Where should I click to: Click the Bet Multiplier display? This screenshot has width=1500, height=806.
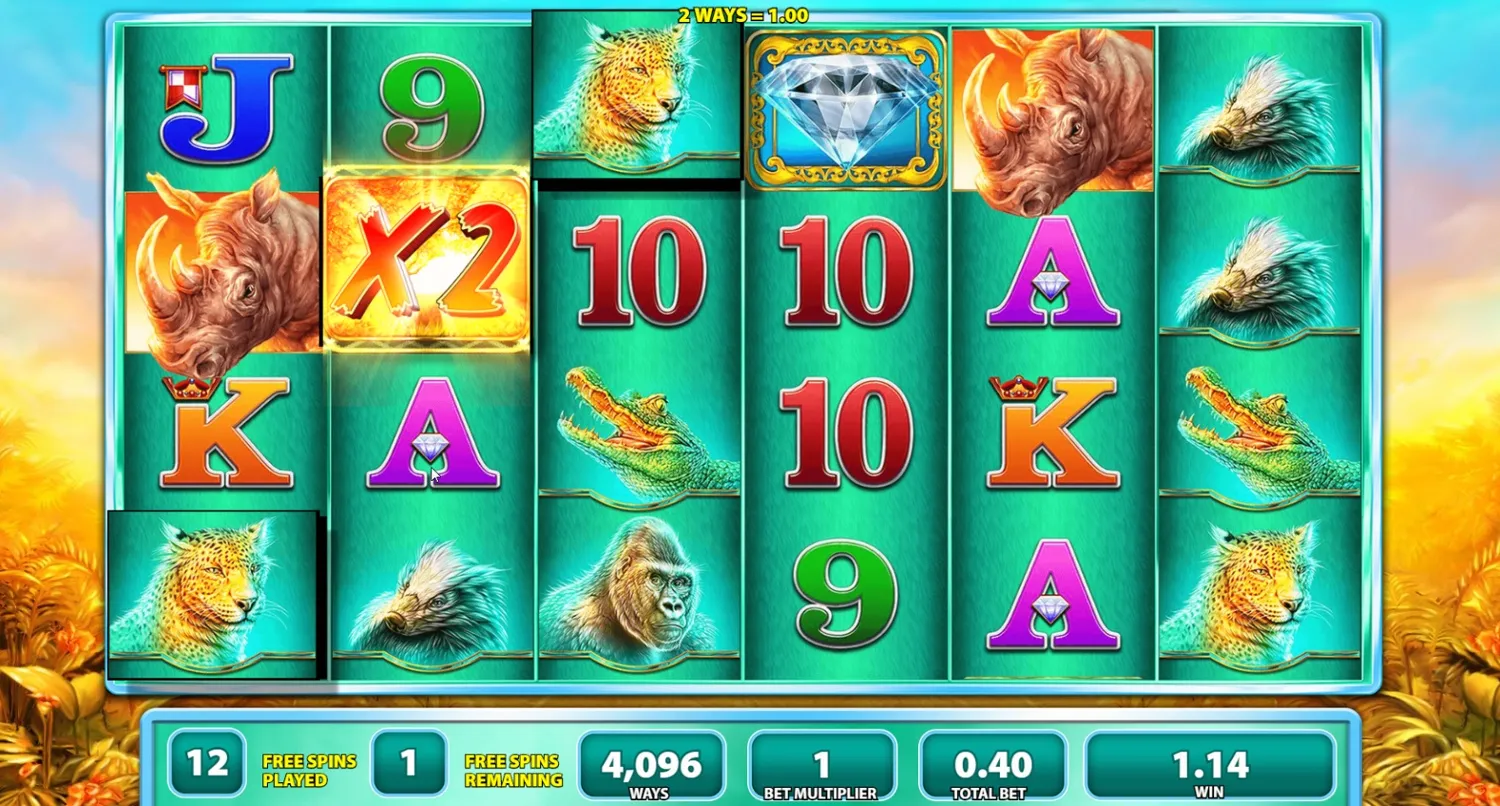coord(822,765)
